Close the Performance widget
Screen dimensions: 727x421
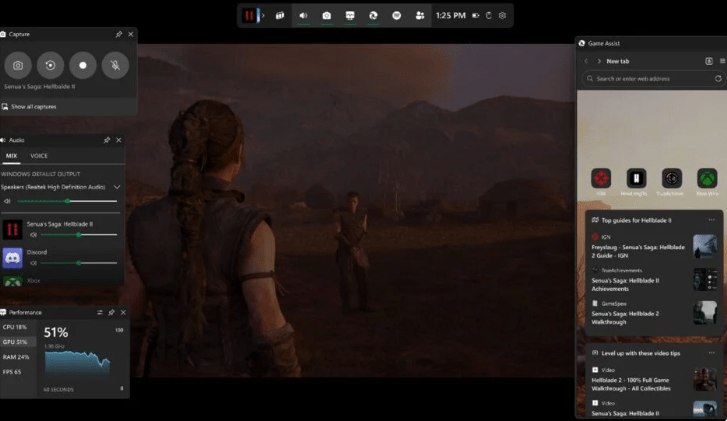coord(122,312)
